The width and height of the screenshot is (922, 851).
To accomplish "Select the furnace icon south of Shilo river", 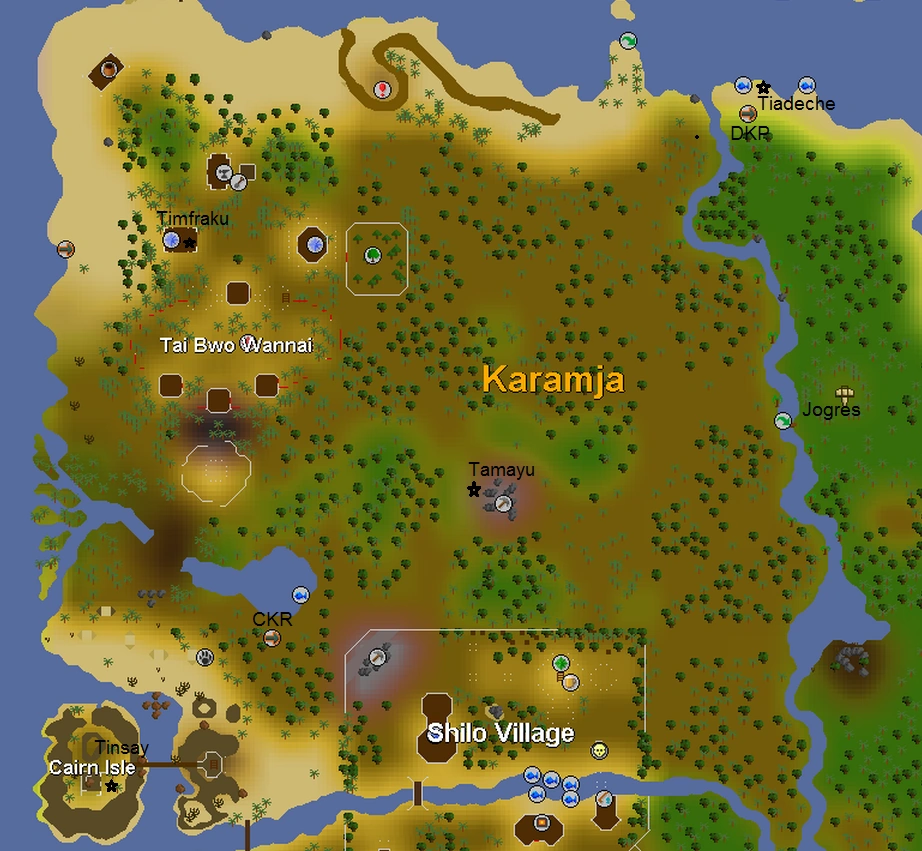I will 542,822.
